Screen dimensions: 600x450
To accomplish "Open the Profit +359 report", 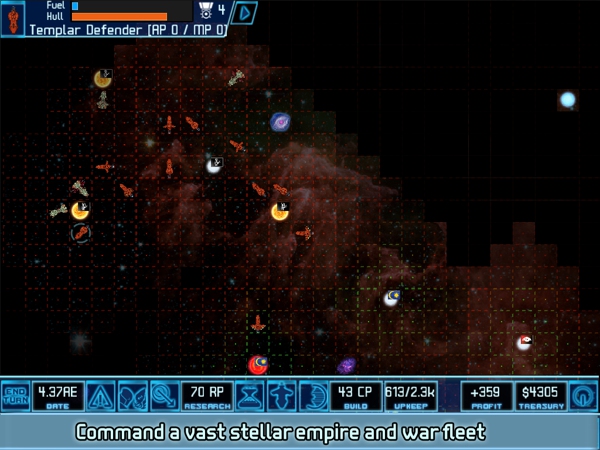I will click(x=487, y=396).
